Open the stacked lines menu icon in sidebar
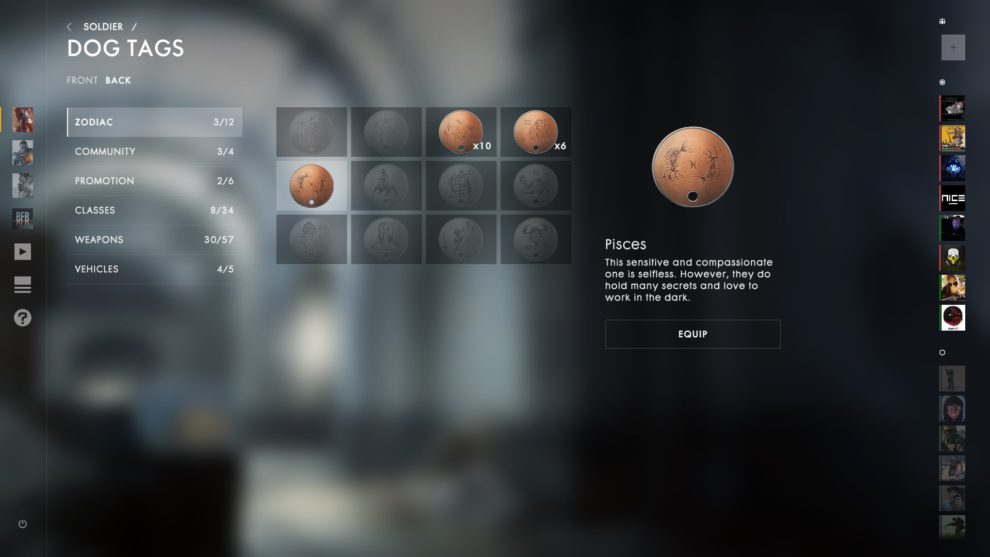990x557 pixels. [x=22, y=286]
